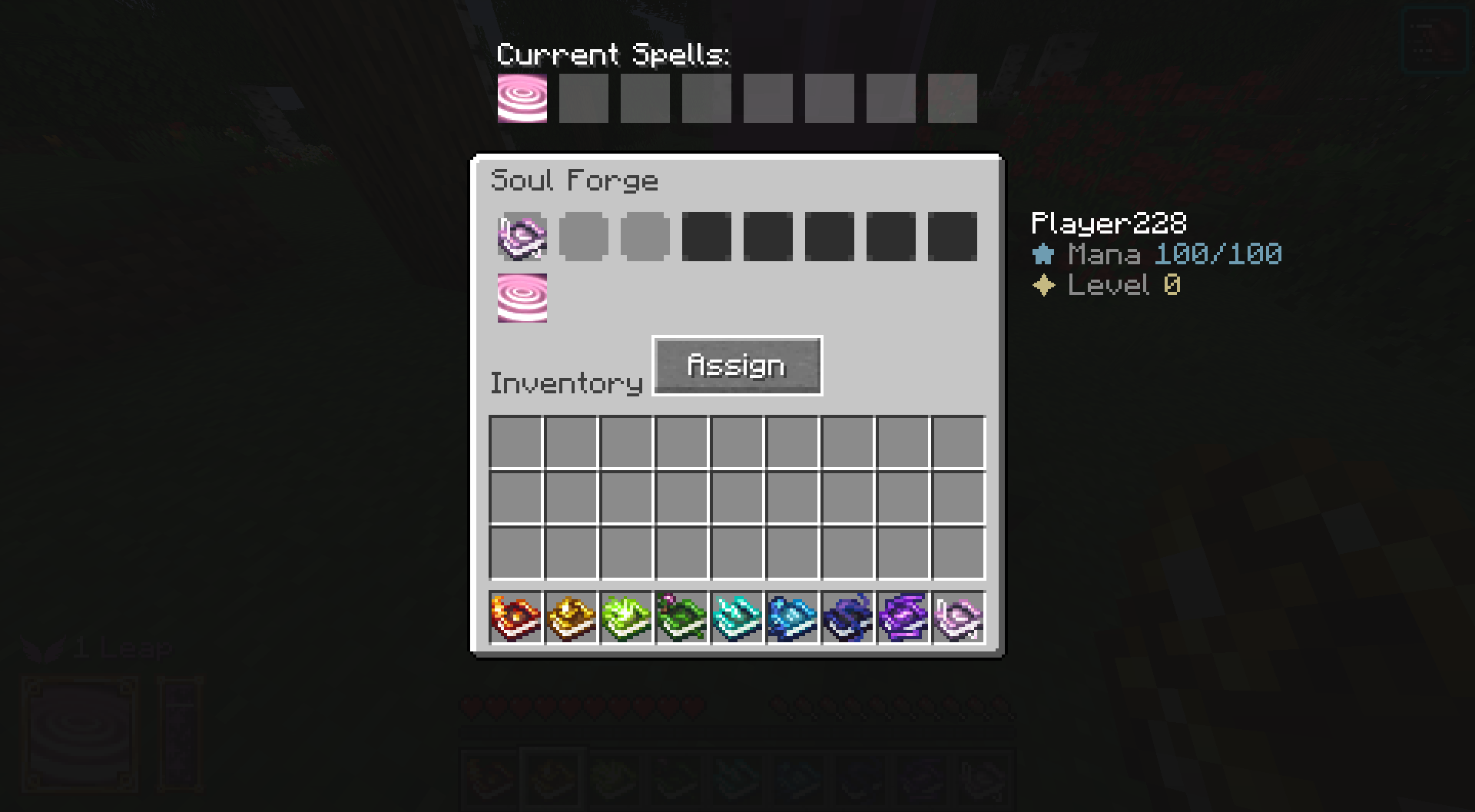Click the pink spiral spell in Current Spells
This screenshot has width=1475, height=812.
(521, 97)
